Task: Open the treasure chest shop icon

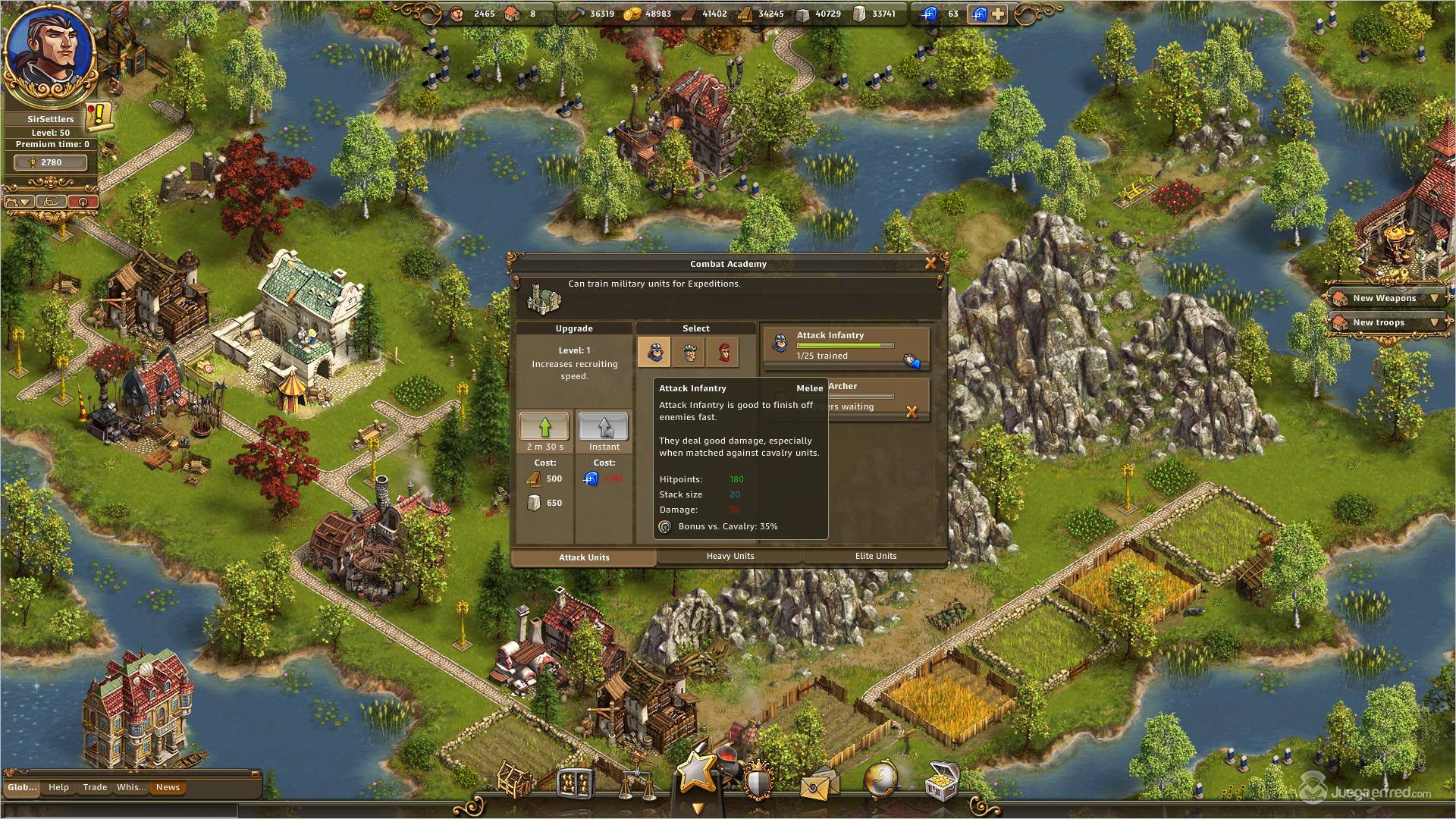Action: coord(942,781)
